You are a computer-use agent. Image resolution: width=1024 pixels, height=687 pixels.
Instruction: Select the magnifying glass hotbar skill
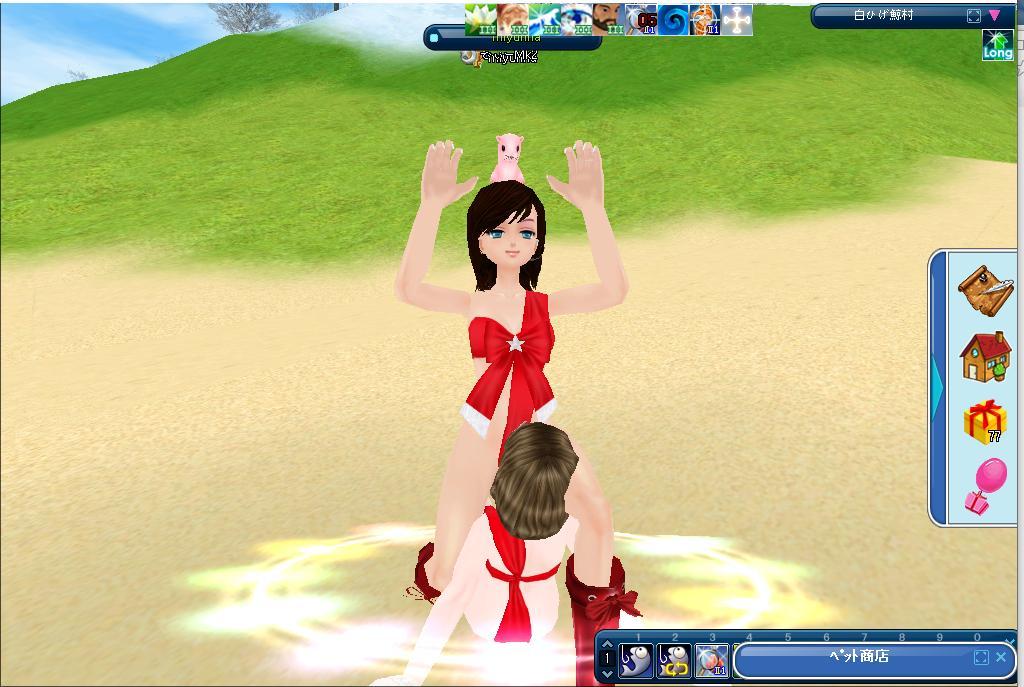tap(711, 660)
